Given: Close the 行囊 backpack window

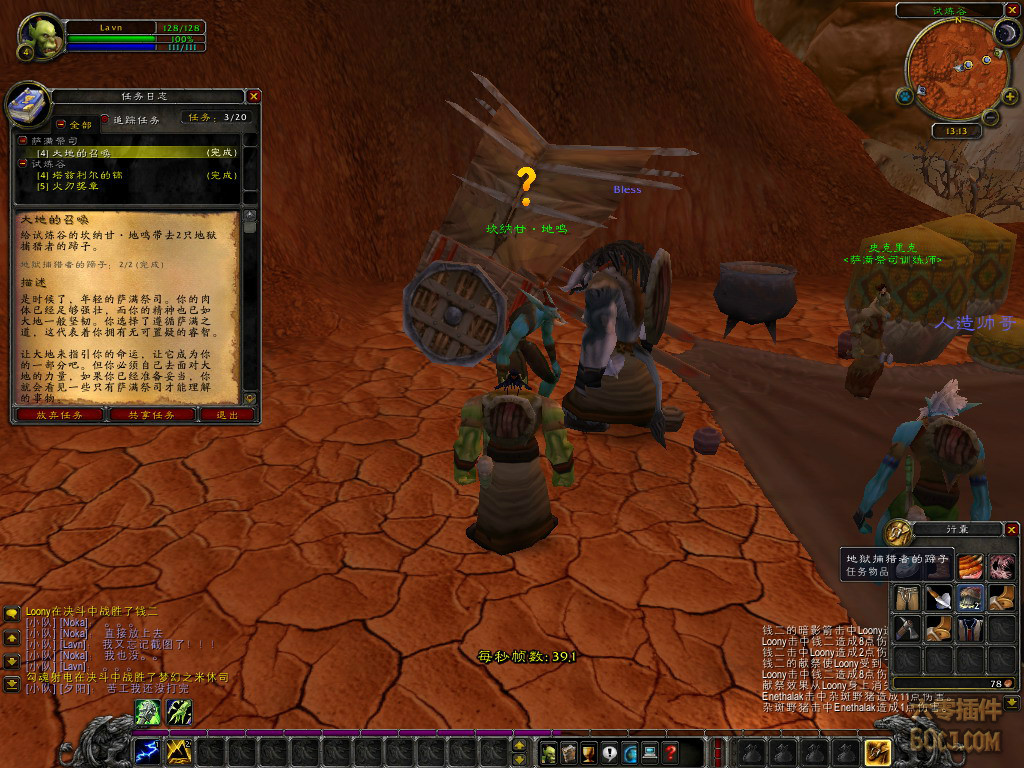Looking at the screenshot, I should click(x=1011, y=528).
